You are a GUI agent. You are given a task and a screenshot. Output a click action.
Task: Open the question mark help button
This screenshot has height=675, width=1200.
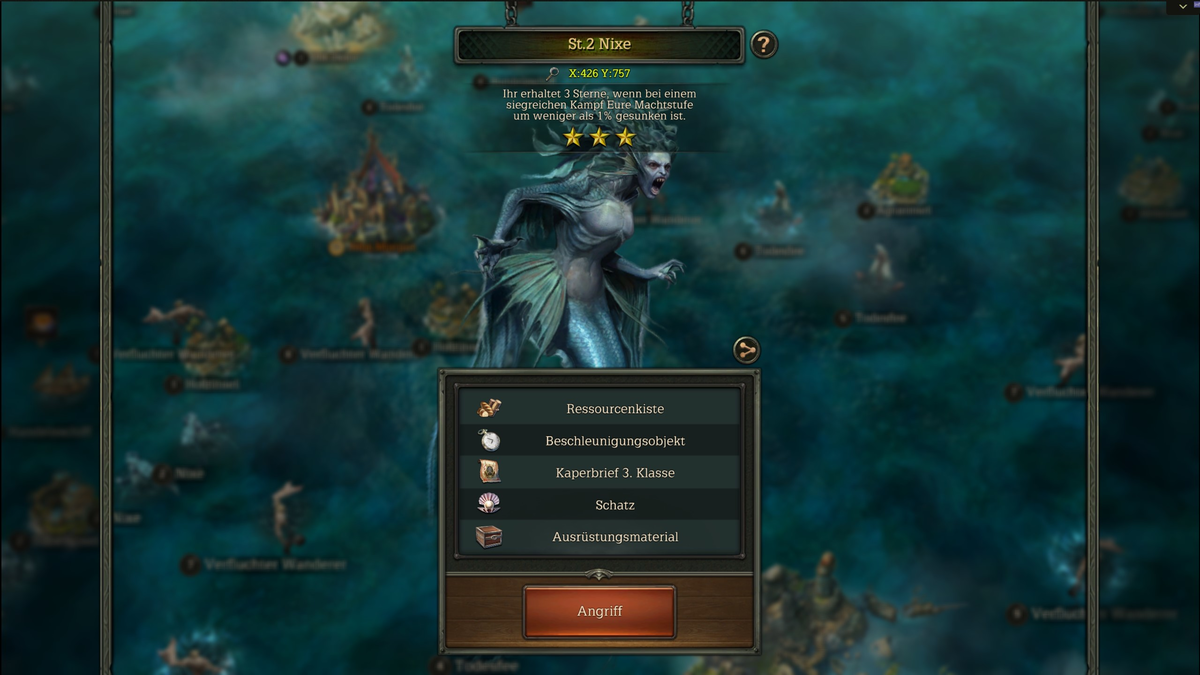point(763,45)
